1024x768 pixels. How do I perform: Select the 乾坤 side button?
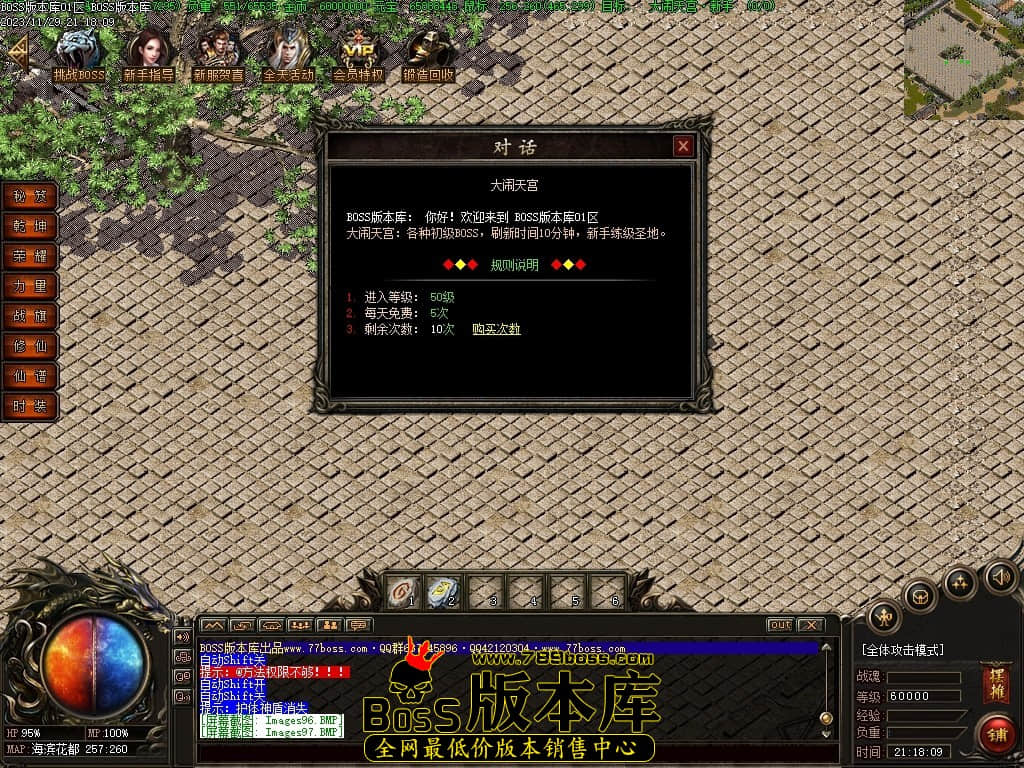[x=30, y=226]
